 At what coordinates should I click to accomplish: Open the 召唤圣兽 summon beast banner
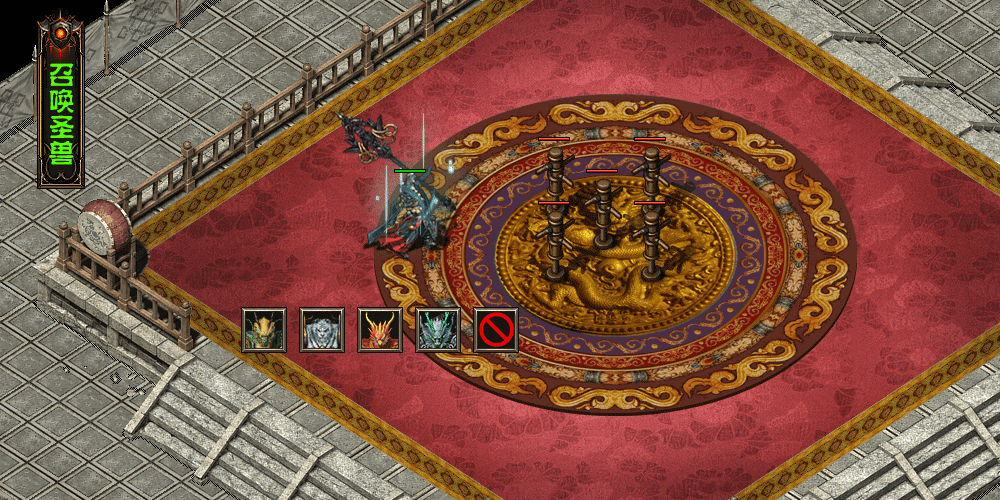[x=61, y=105]
